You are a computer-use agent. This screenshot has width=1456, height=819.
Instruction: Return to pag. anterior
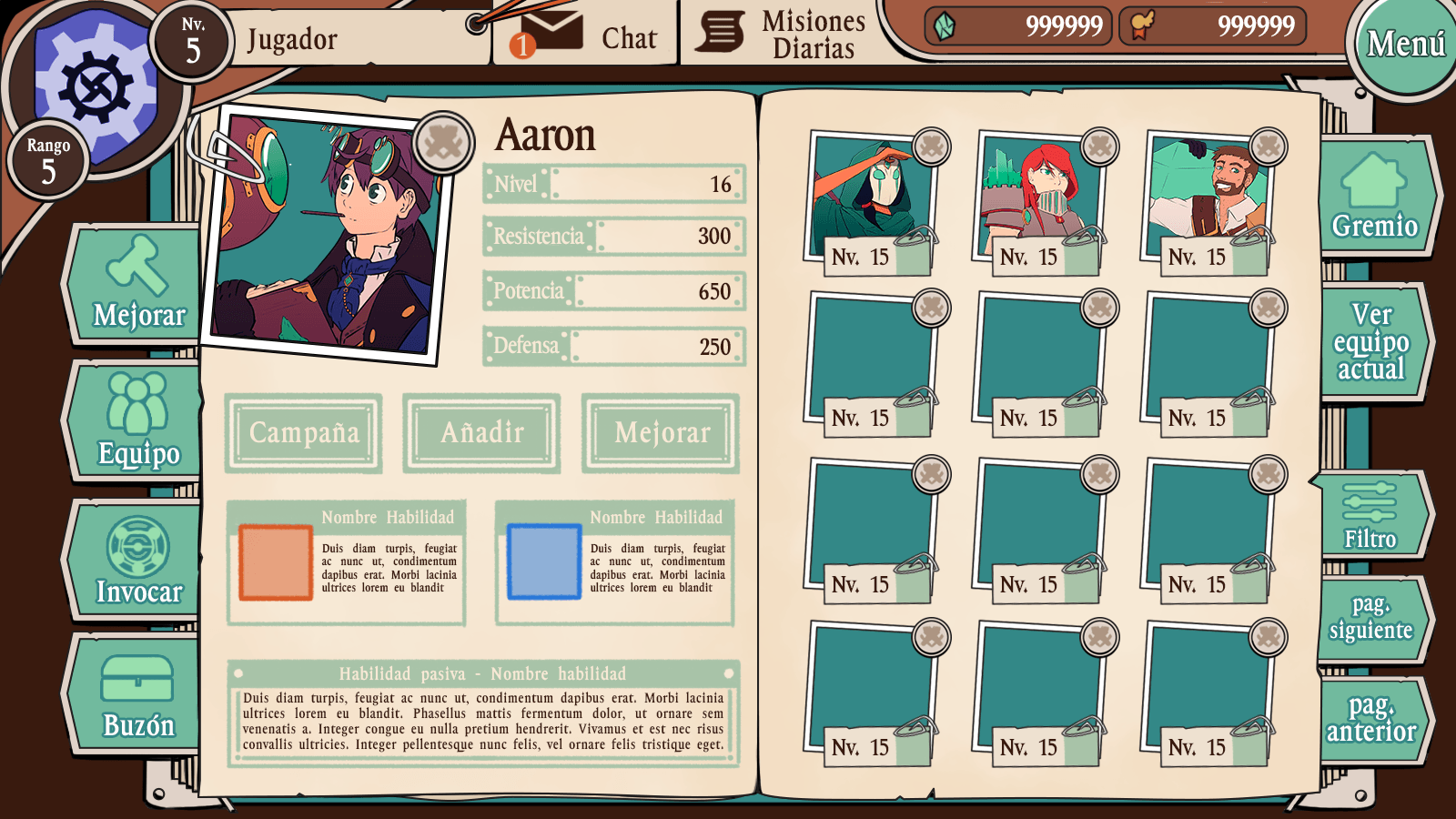[1371, 719]
